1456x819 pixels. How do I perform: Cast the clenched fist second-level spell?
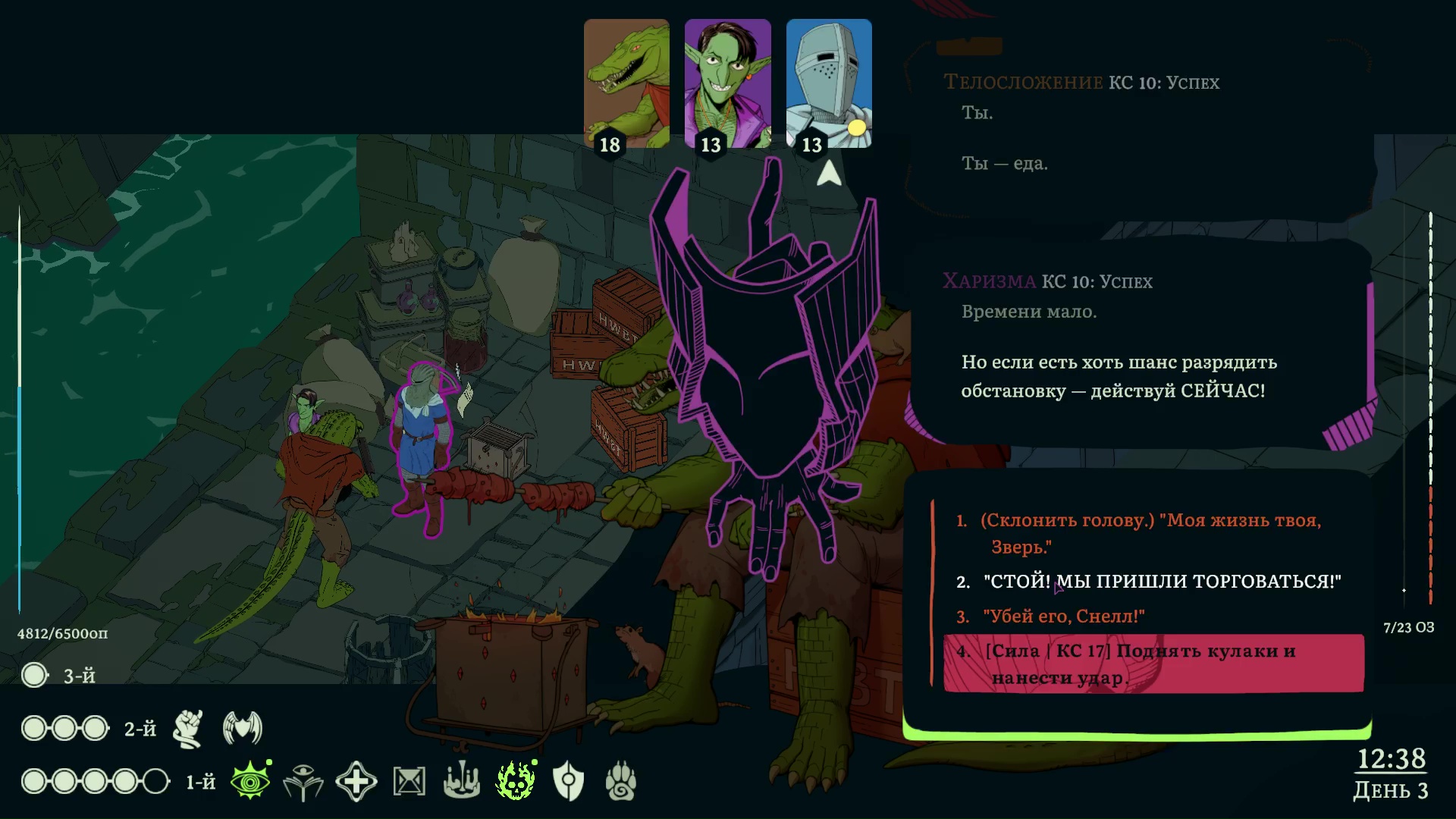(x=188, y=729)
